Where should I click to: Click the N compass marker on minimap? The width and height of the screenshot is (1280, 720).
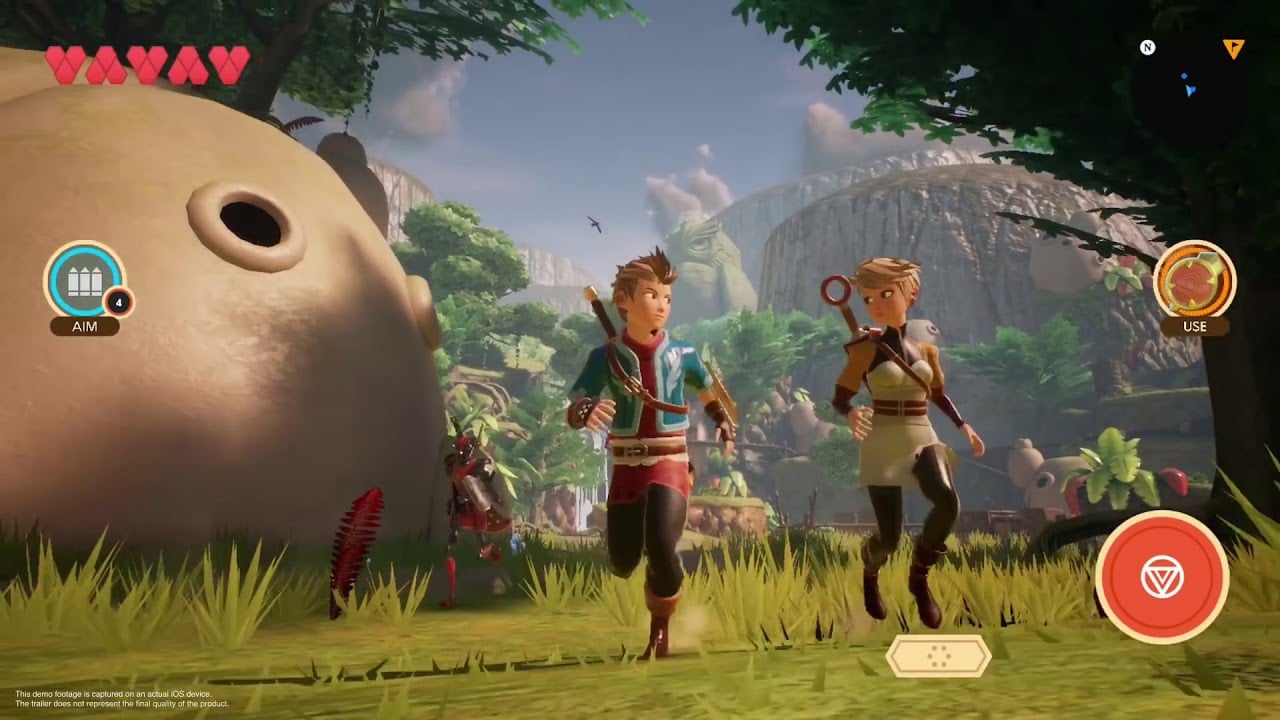point(1148,47)
